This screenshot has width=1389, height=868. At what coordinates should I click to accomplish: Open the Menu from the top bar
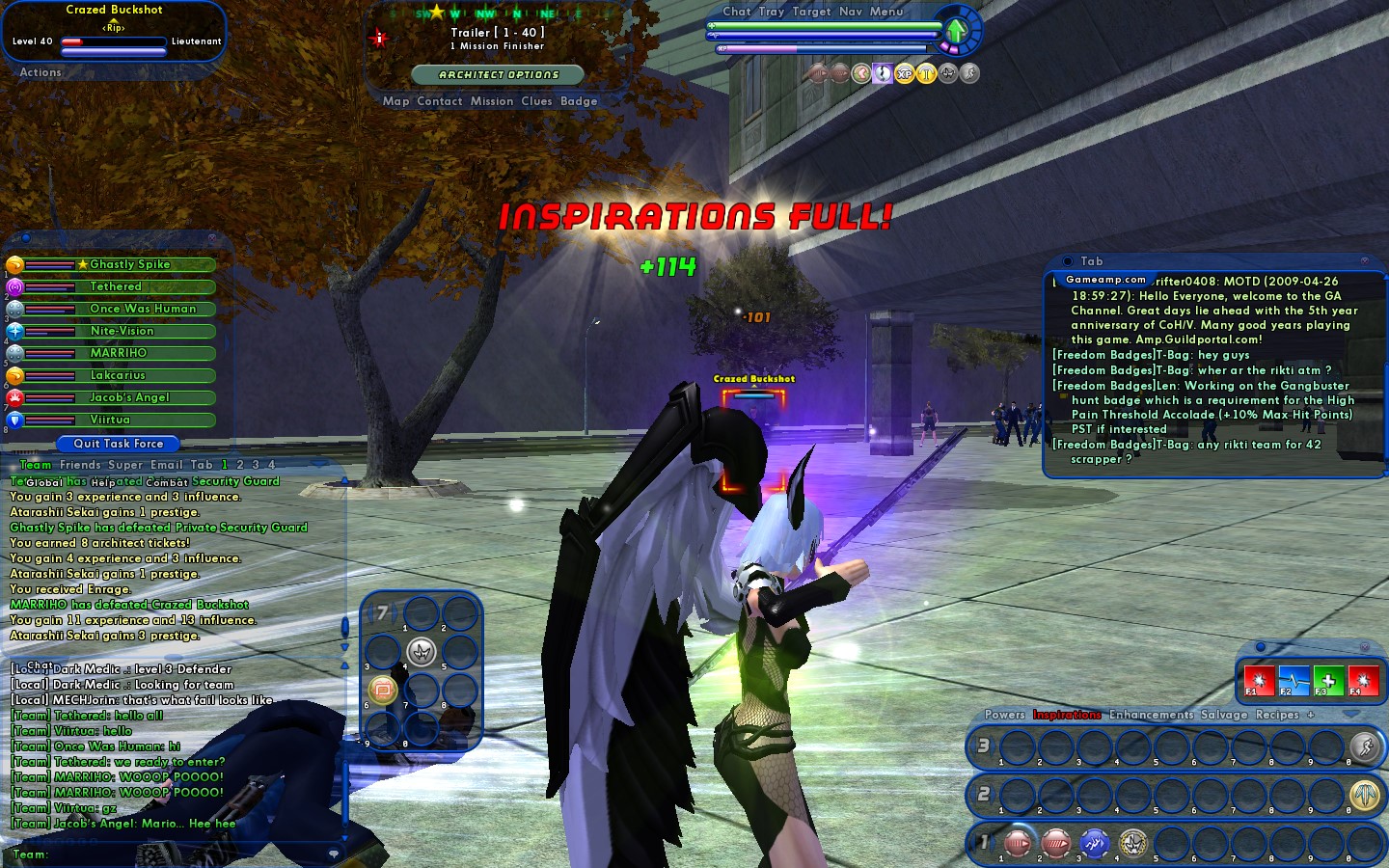click(886, 12)
